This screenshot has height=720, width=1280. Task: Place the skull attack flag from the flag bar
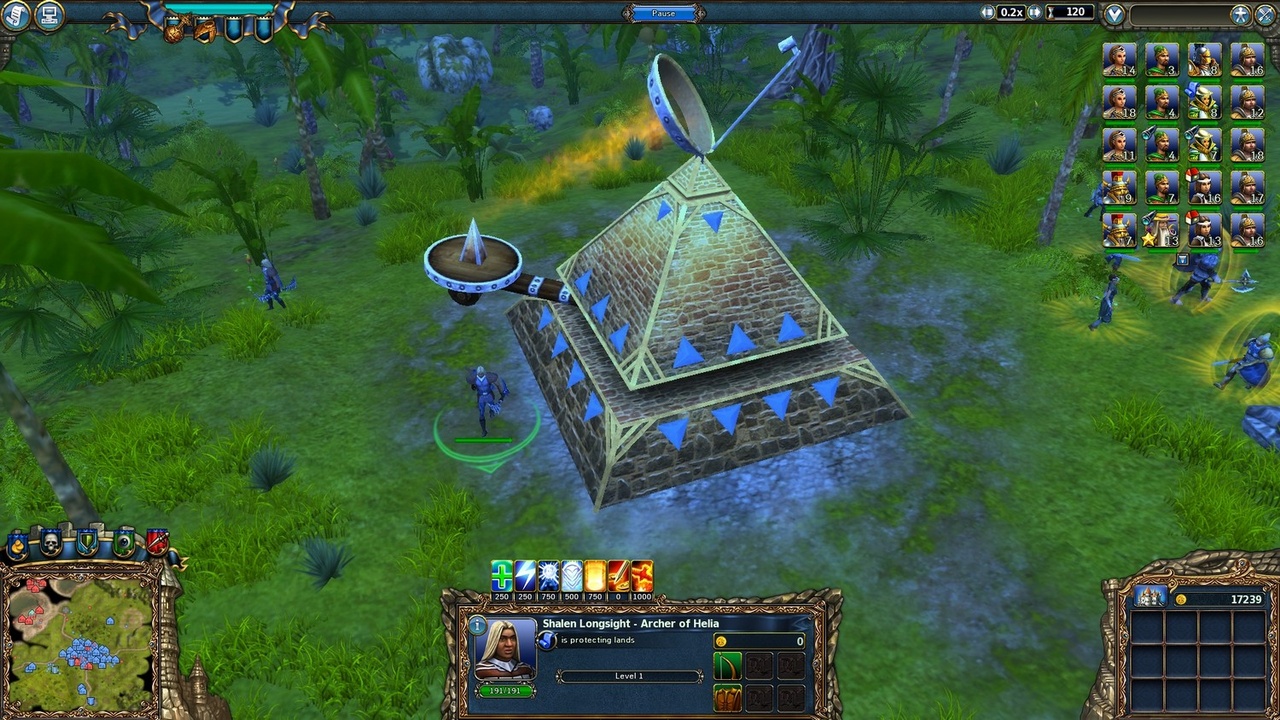tap(49, 544)
